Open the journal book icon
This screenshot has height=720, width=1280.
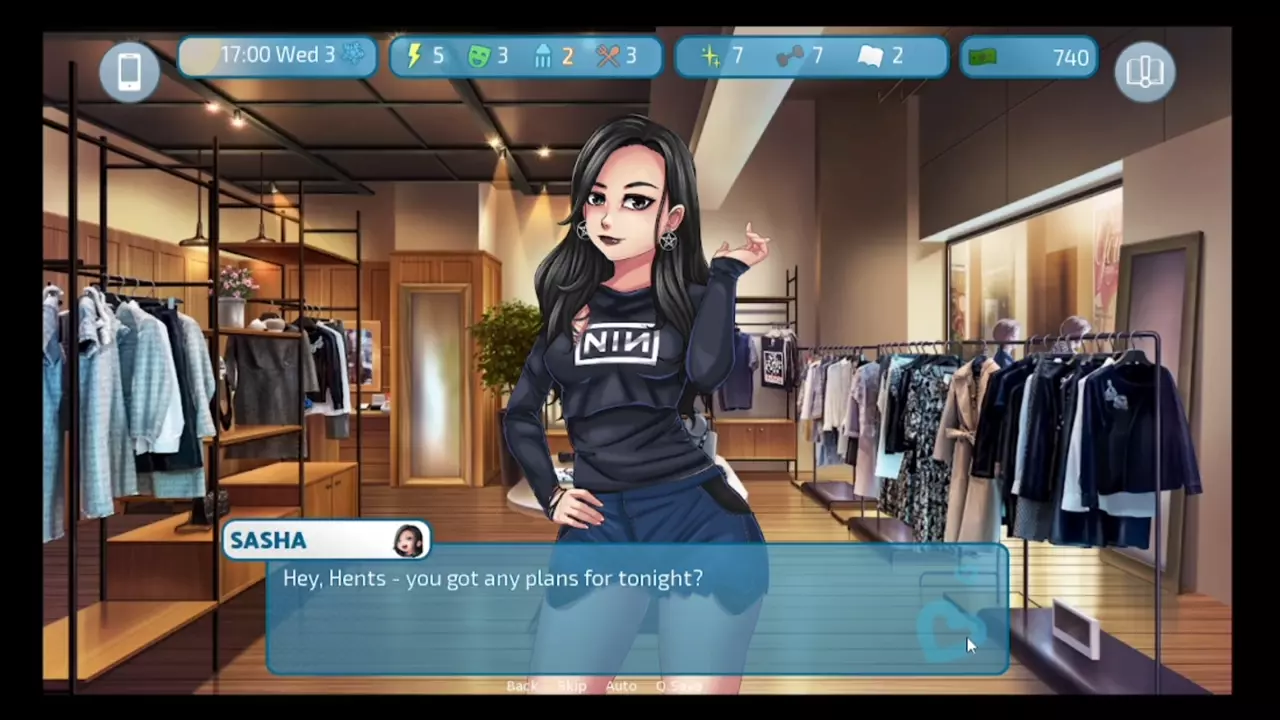point(1144,71)
